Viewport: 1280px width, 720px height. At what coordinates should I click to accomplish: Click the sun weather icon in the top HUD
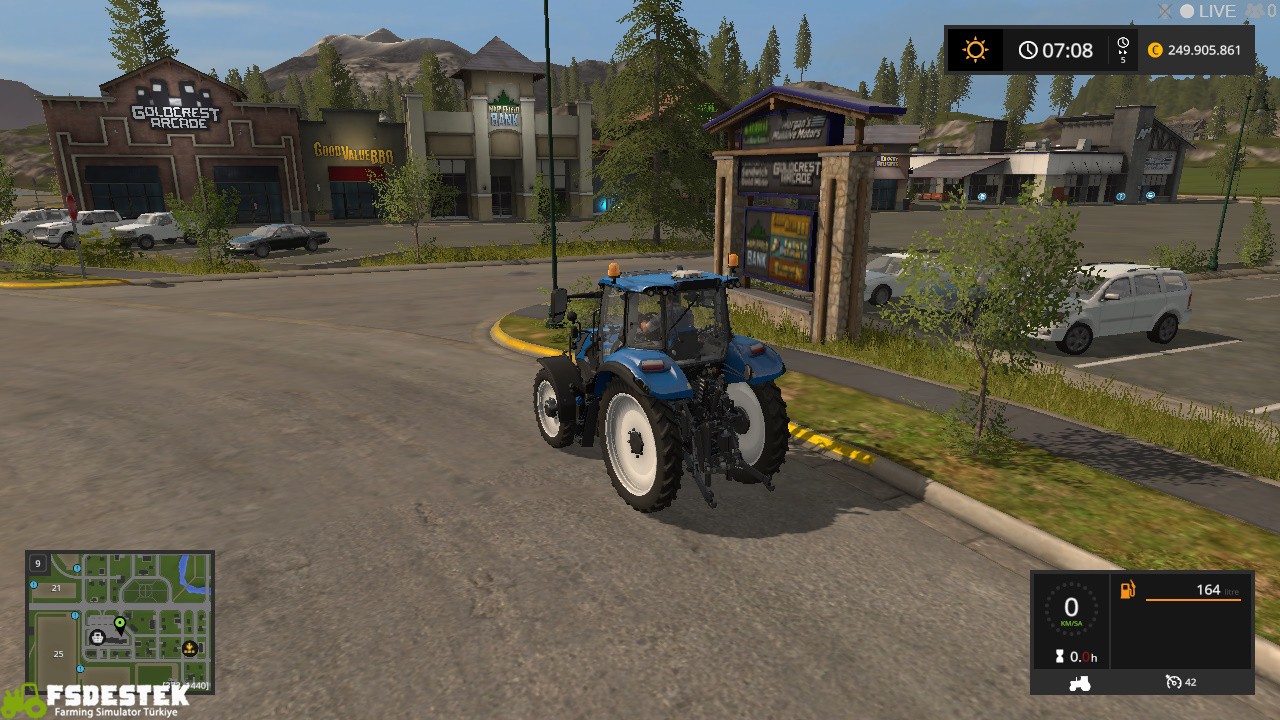[x=974, y=48]
